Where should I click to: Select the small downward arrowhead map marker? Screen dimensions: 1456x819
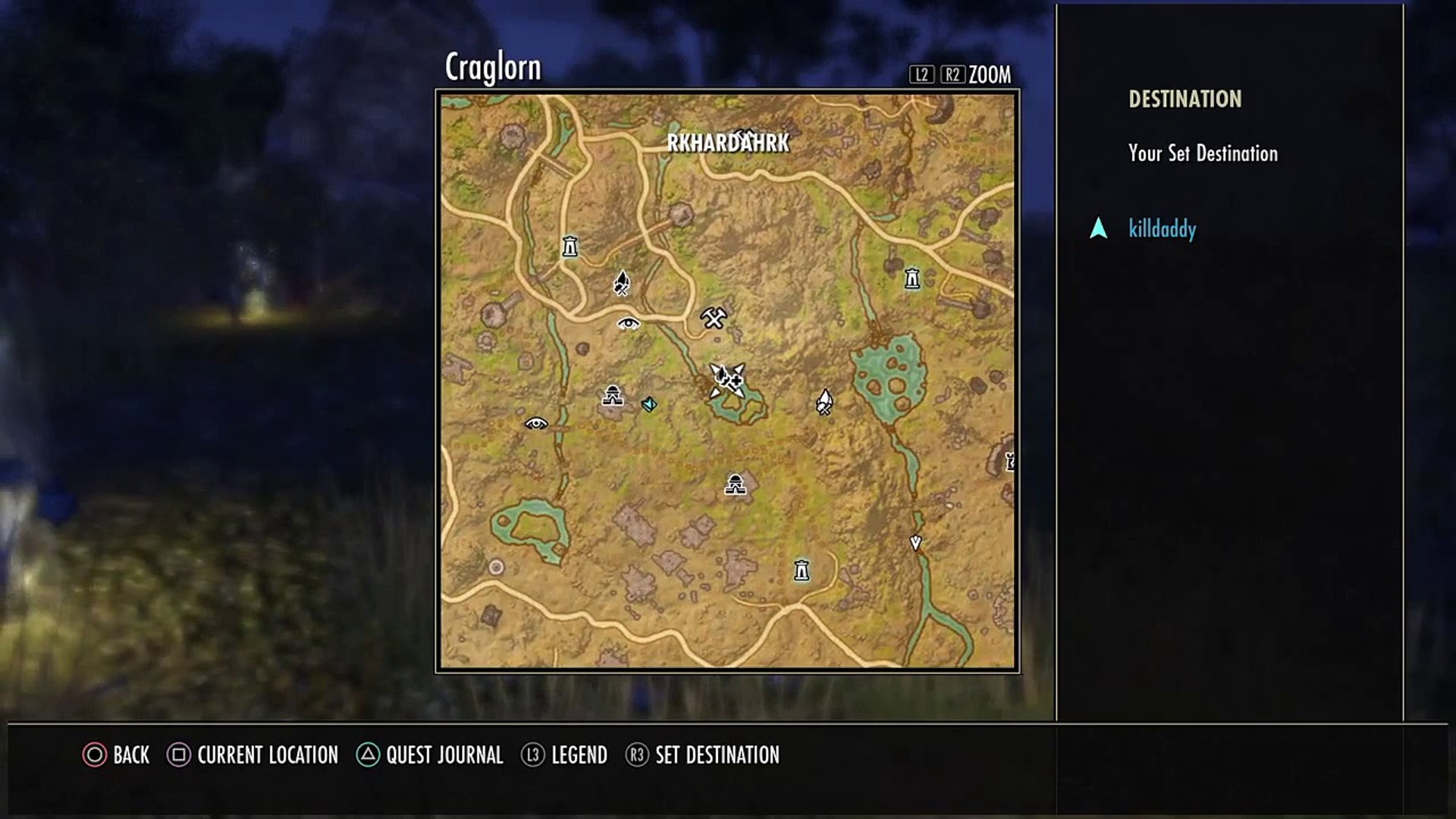915,543
